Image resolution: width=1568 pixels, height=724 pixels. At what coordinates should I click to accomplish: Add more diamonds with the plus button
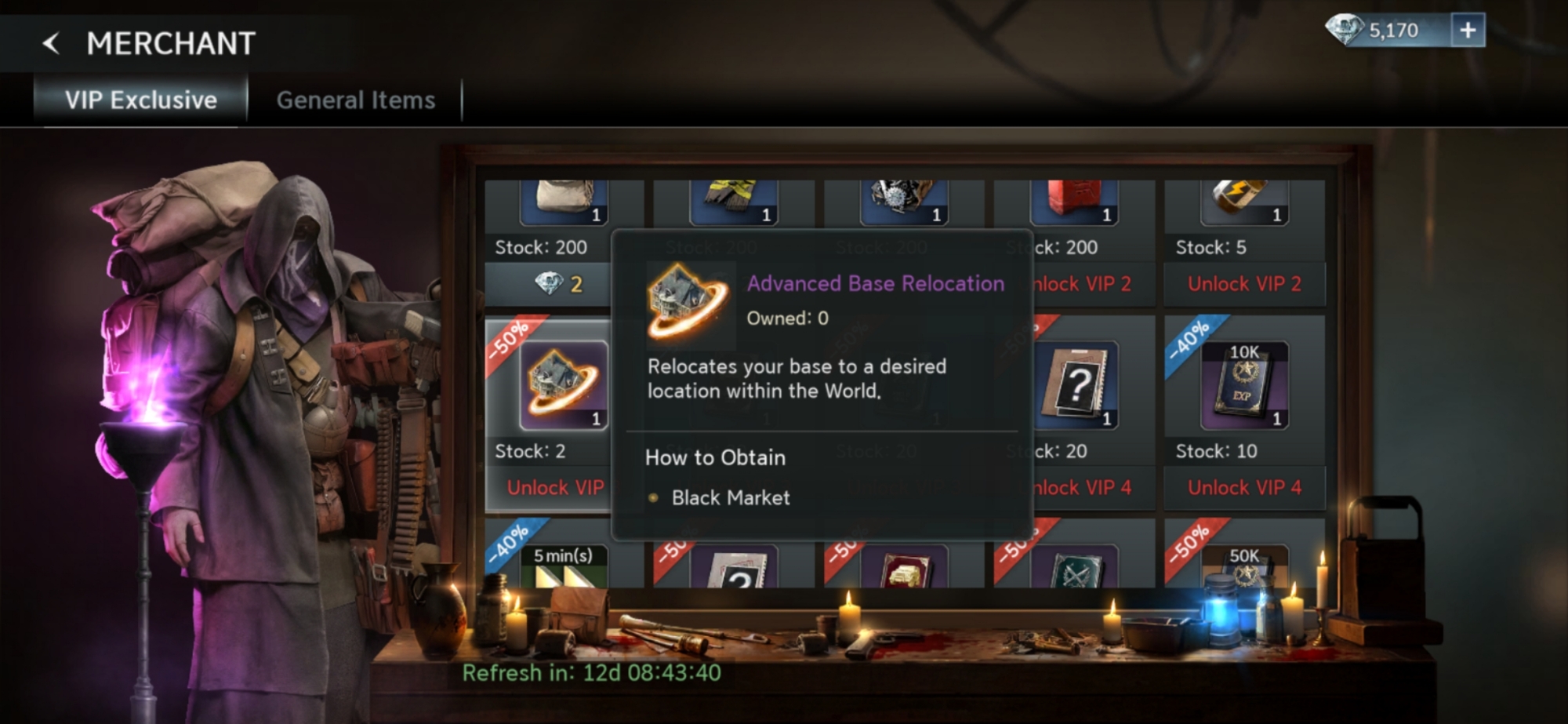tap(1467, 31)
